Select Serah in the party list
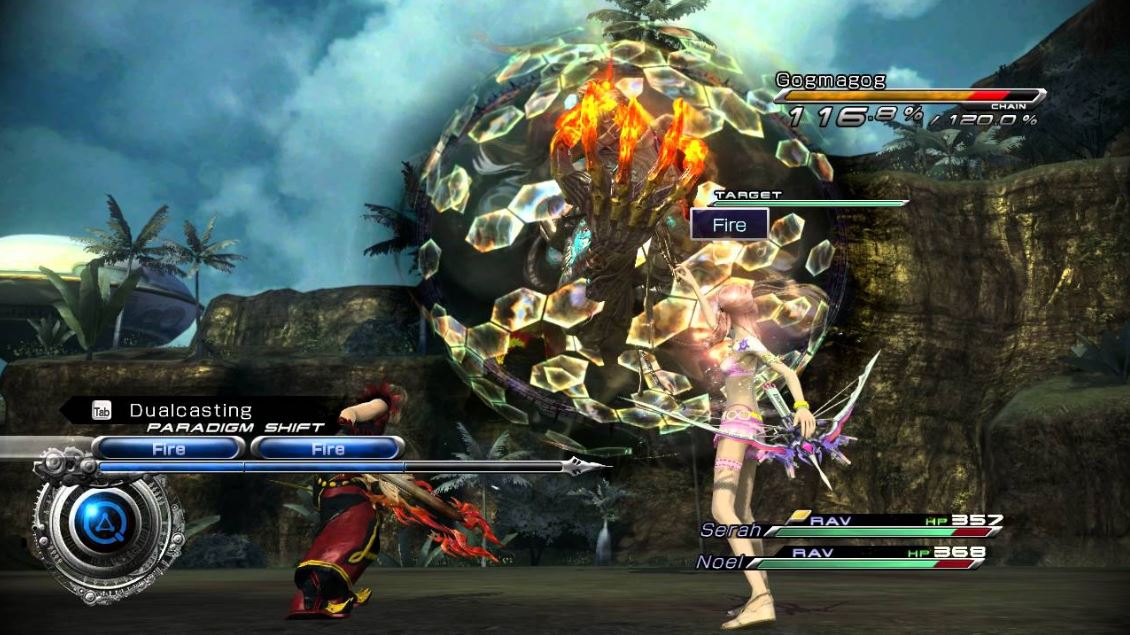The height and width of the screenshot is (635, 1130). 731,529
